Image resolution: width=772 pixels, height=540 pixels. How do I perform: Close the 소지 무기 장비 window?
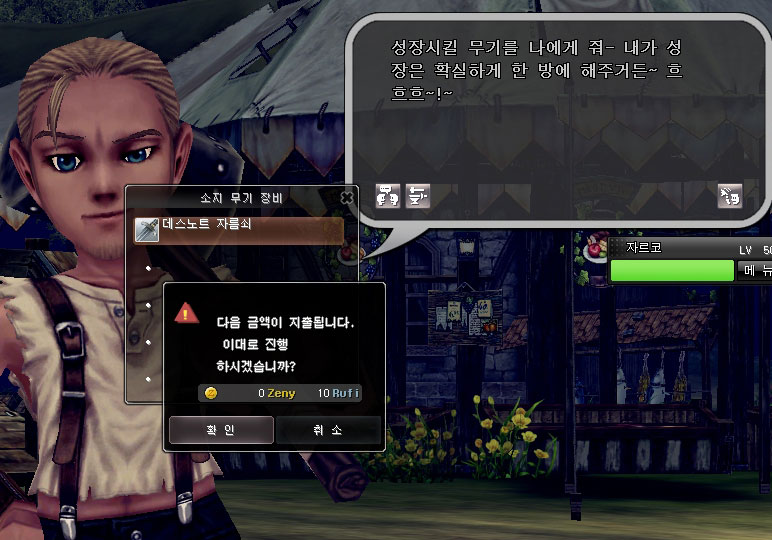pyautogui.click(x=347, y=197)
